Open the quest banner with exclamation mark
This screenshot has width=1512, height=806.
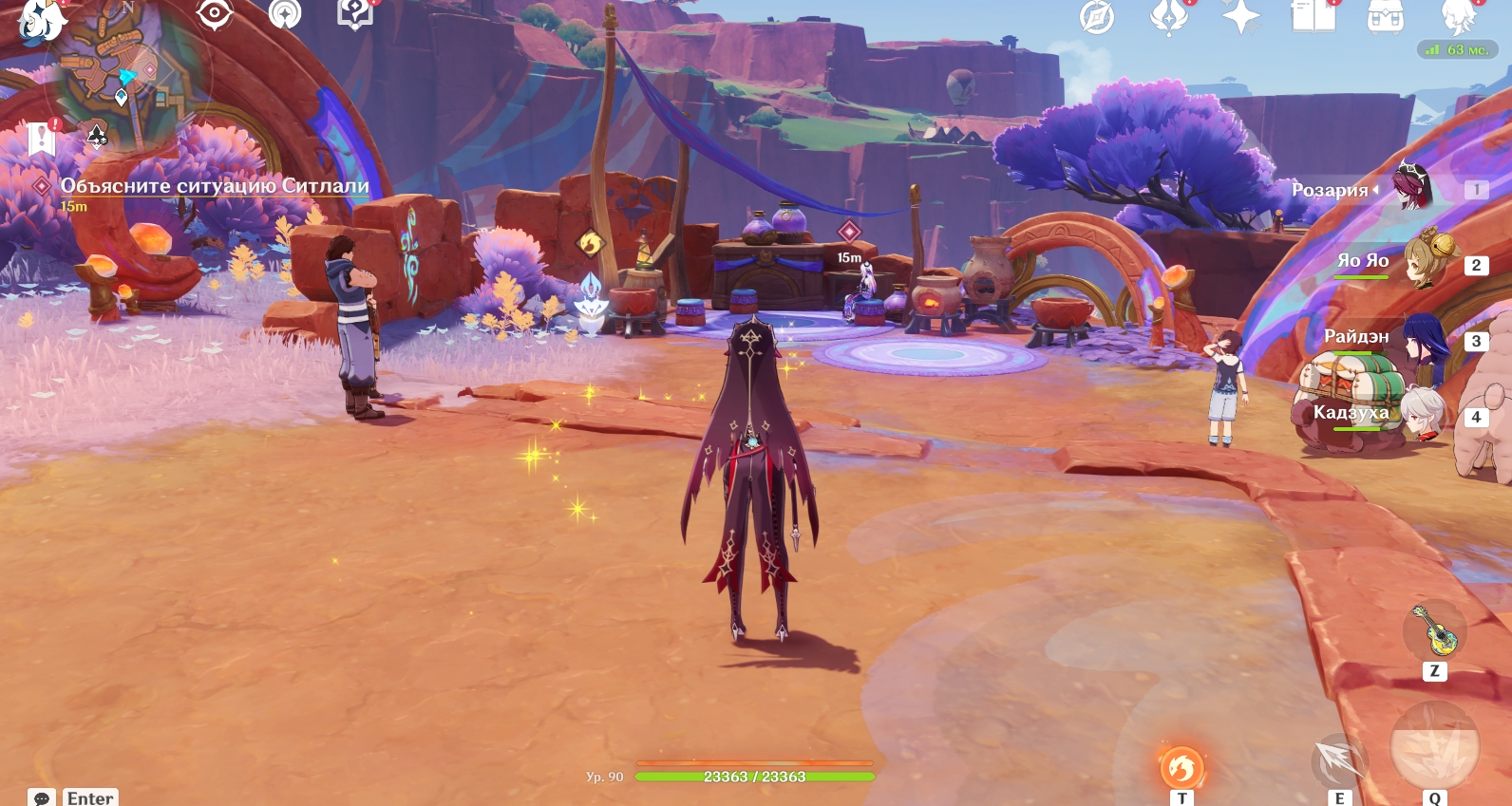tap(42, 139)
